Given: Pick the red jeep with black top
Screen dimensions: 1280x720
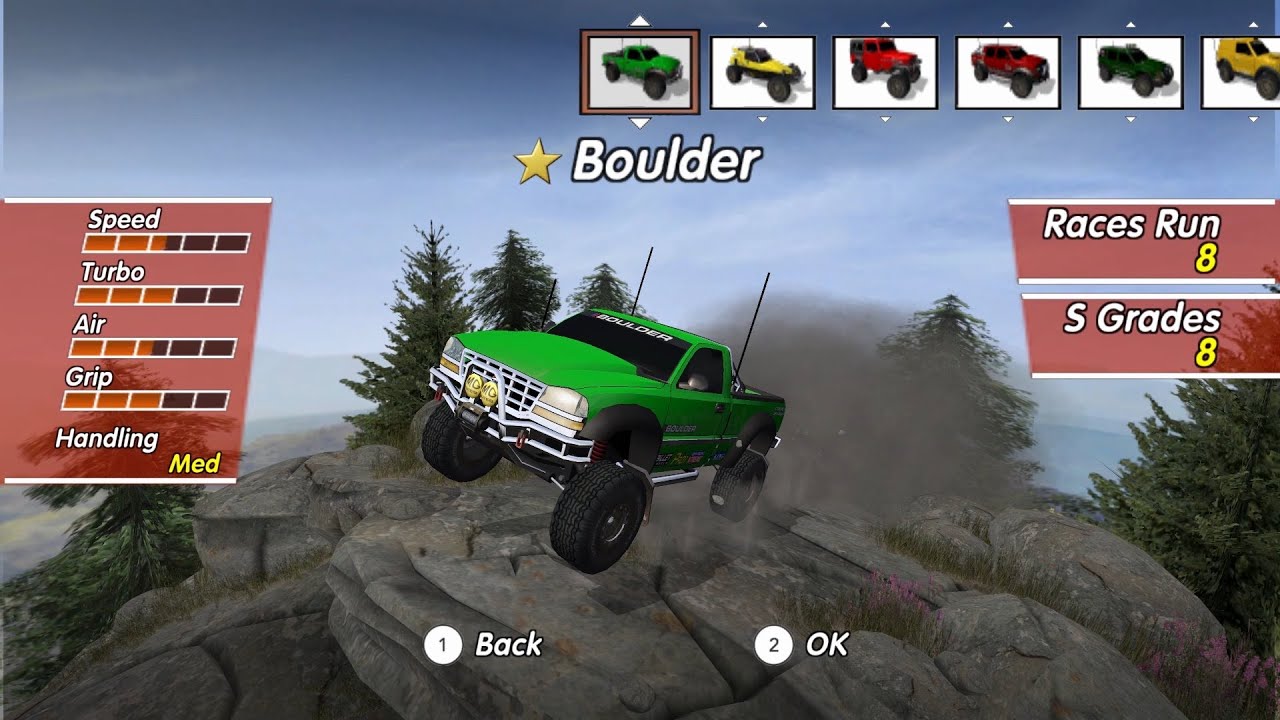Looking at the screenshot, I should coord(885,72).
